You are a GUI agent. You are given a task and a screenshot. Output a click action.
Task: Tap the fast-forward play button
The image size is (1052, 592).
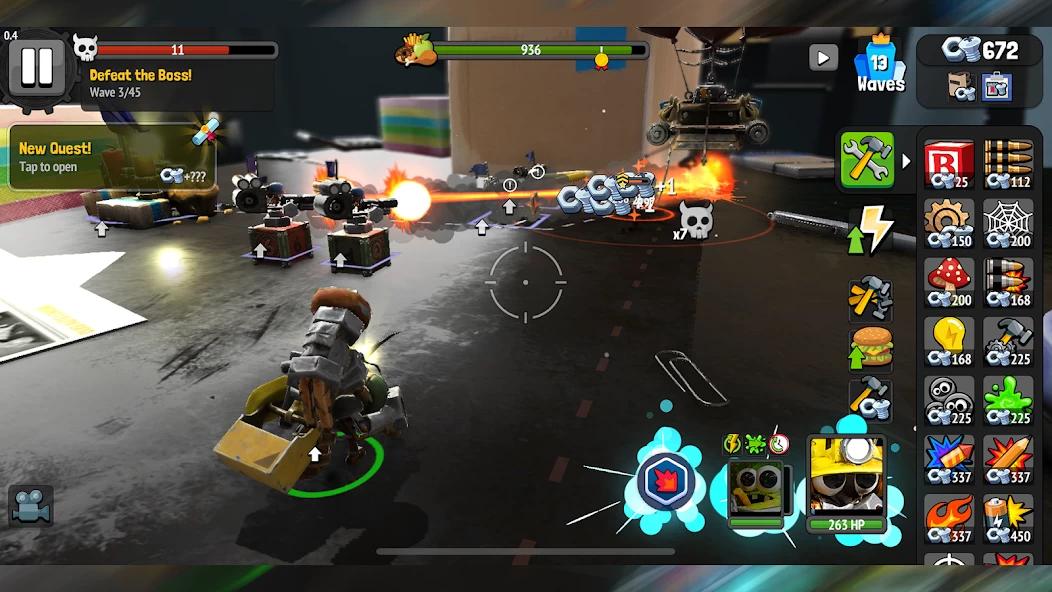(x=823, y=57)
